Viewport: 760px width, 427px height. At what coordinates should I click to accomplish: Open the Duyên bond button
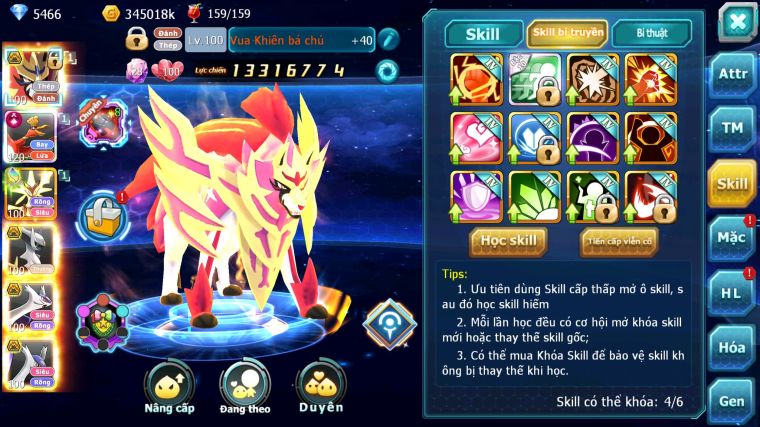point(320,387)
